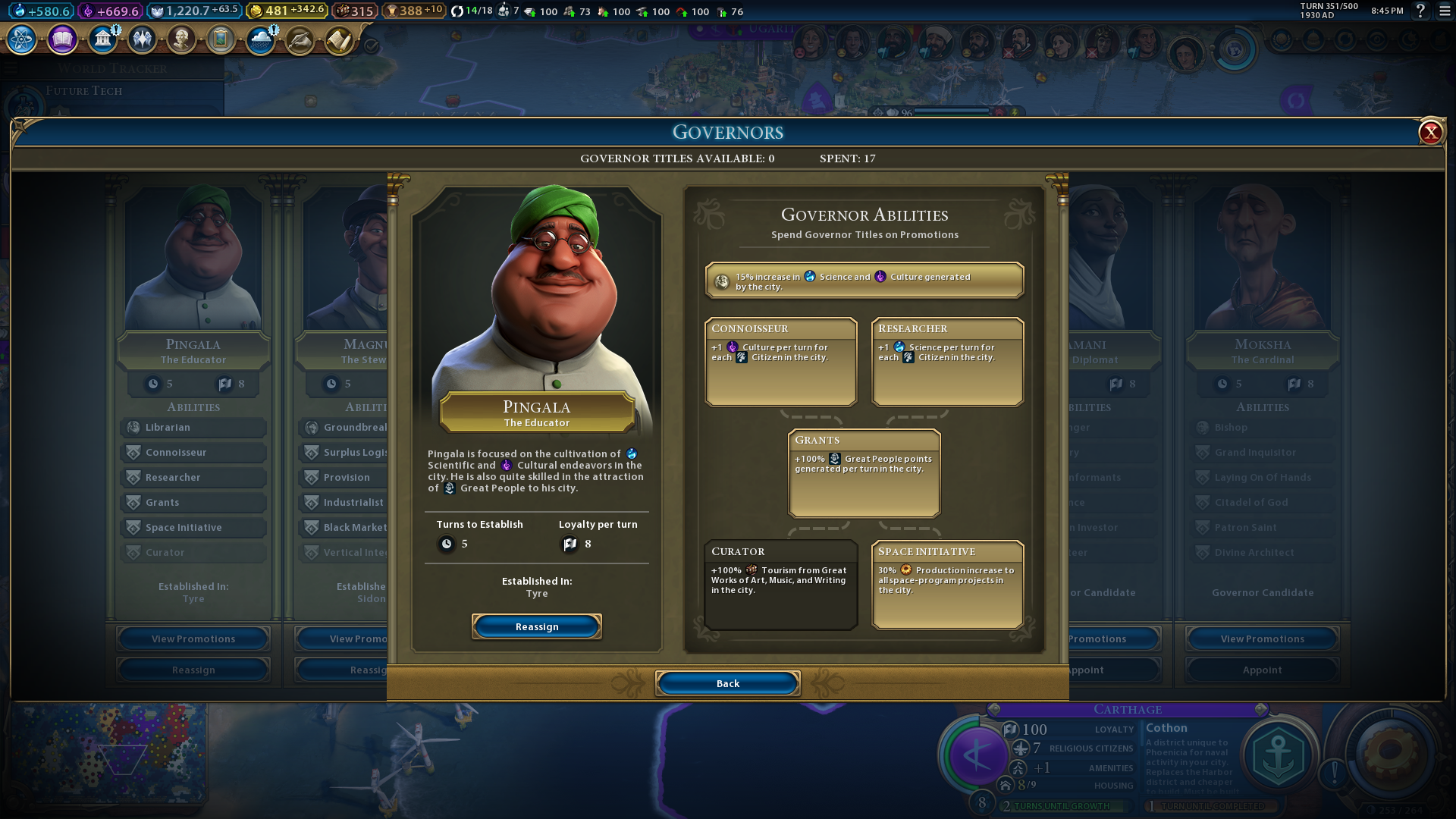This screenshot has width=1456, height=819.
Task: Choose the Grants promotion
Action: coord(864,472)
